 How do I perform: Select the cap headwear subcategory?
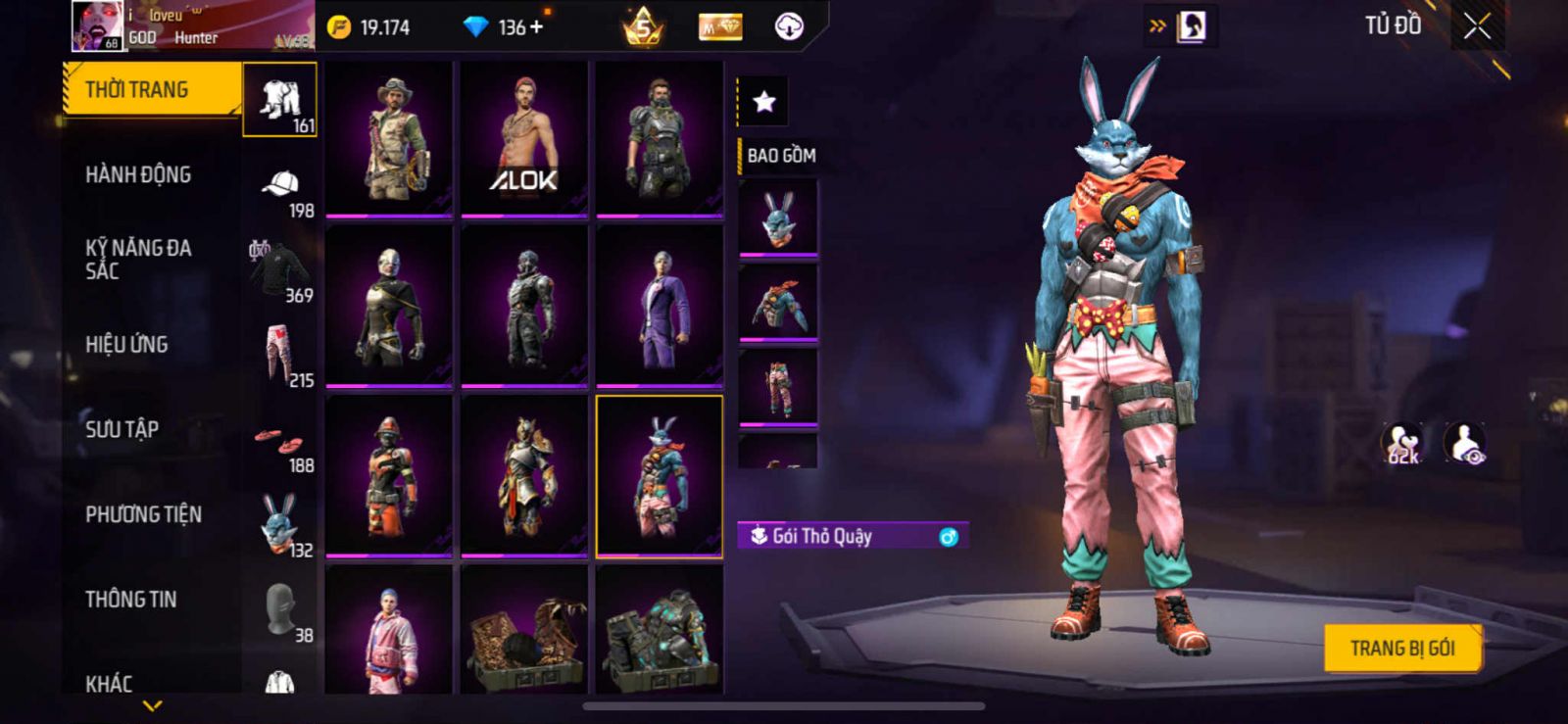click(280, 191)
